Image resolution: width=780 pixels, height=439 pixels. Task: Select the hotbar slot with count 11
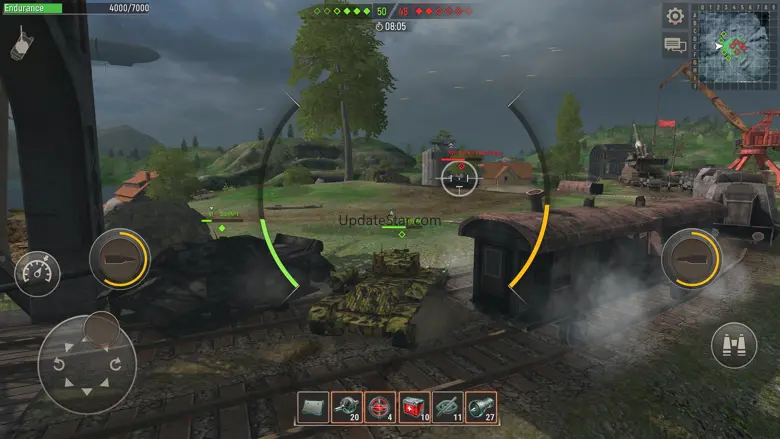tap(447, 406)
